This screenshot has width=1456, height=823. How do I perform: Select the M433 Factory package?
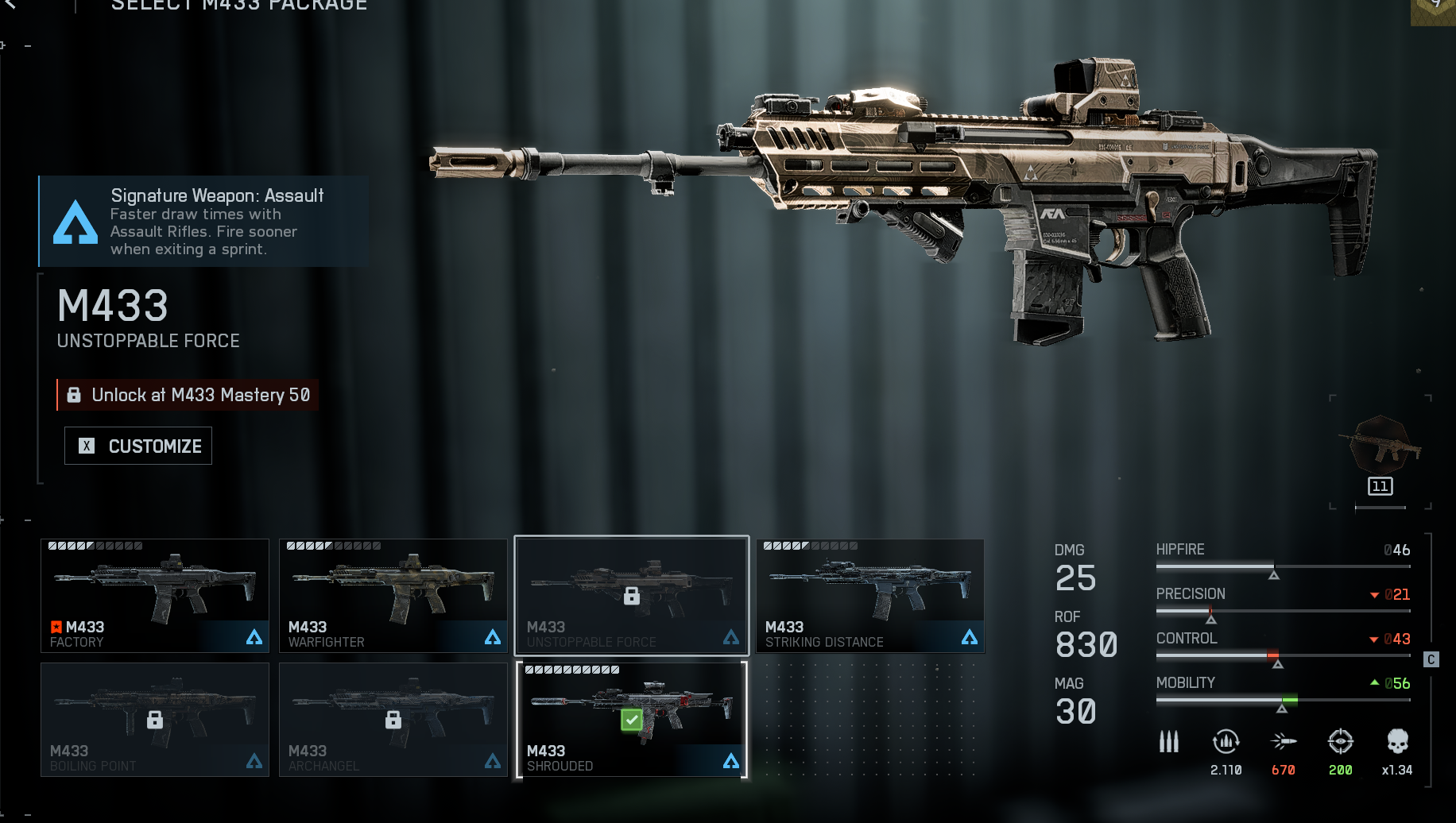tap(155, 596)
